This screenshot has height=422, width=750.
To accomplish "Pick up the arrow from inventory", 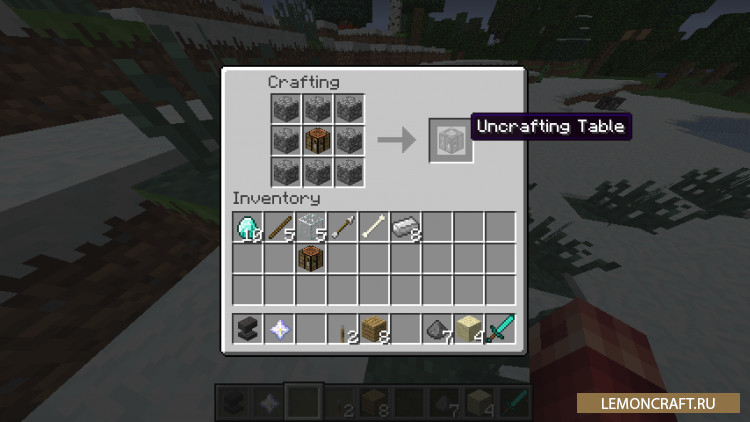I will coord(342,227).
